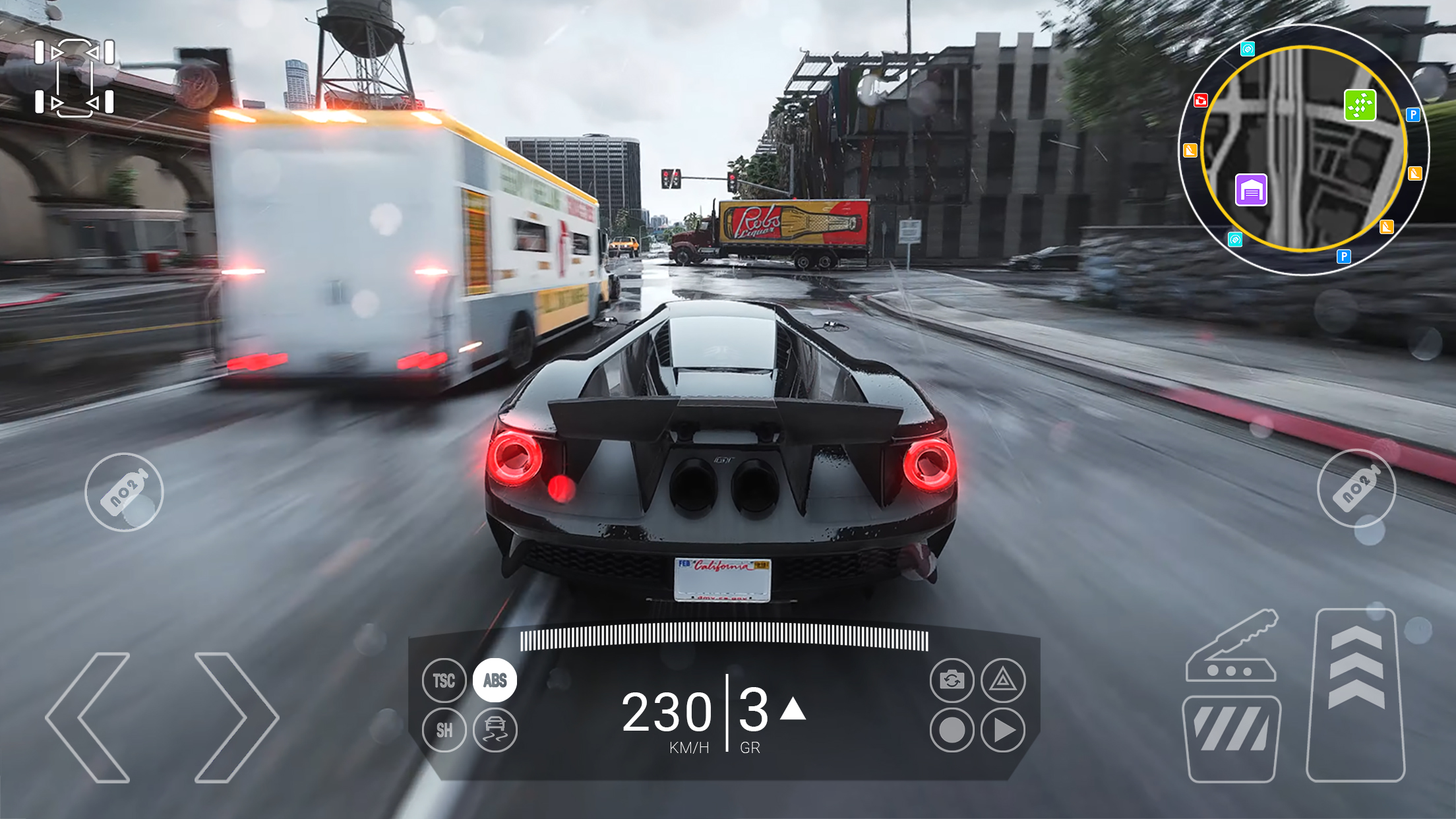
Task: Enable the SH assist
Action: pos(444,729)
